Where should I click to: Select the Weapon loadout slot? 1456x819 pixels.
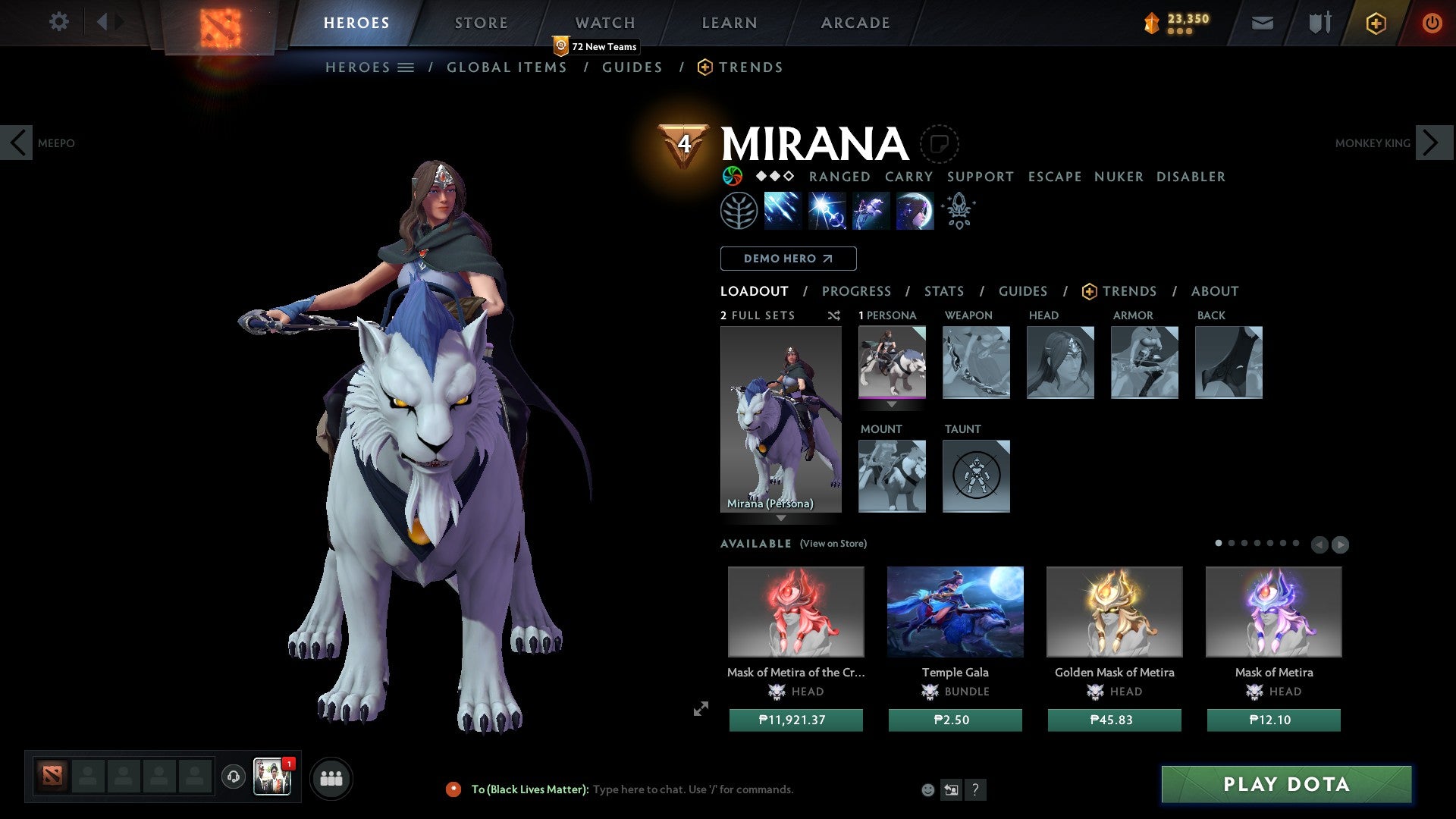coord(976,362)
